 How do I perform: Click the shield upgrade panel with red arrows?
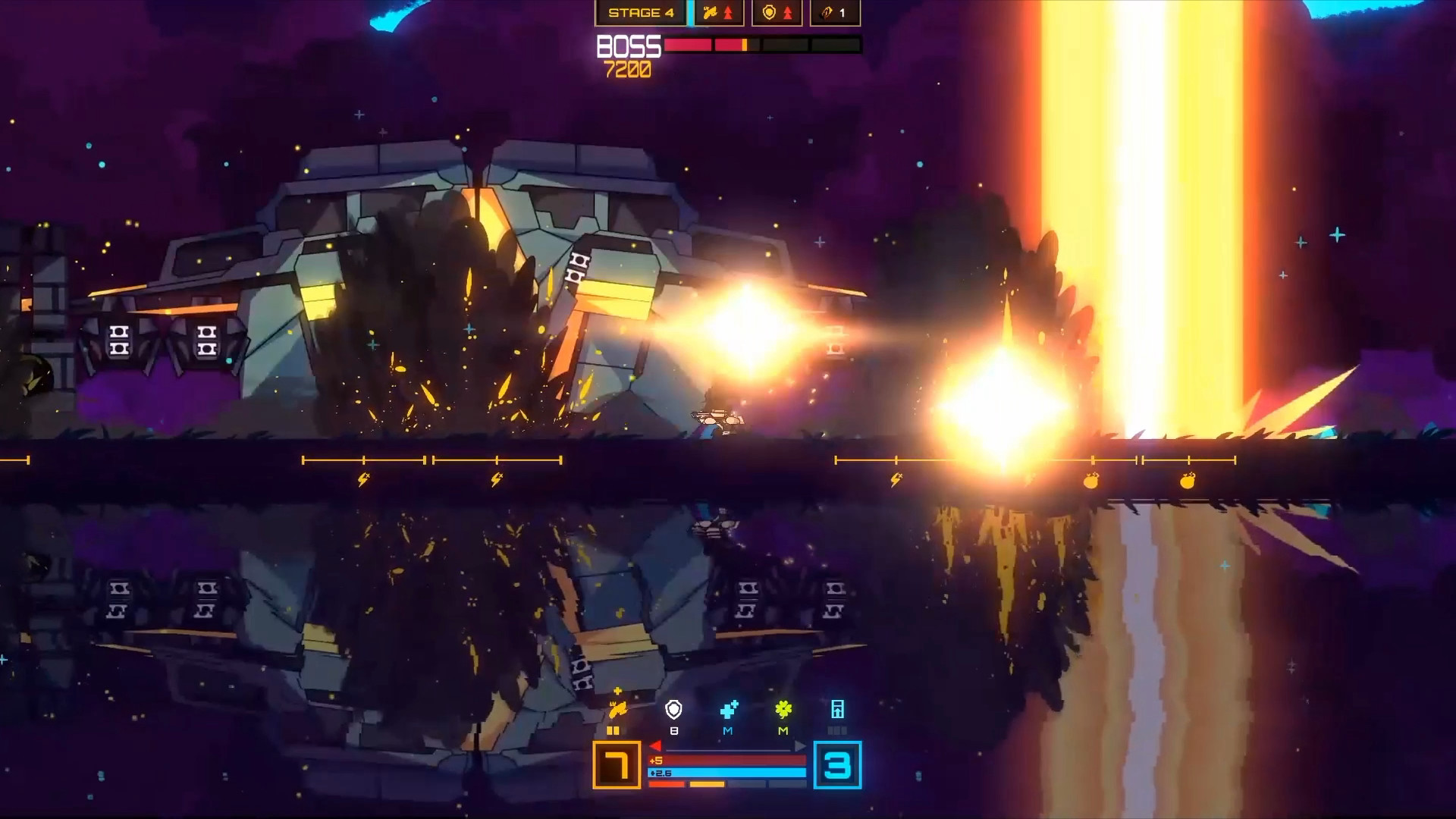pyautogui.click(x=777, y=13)
